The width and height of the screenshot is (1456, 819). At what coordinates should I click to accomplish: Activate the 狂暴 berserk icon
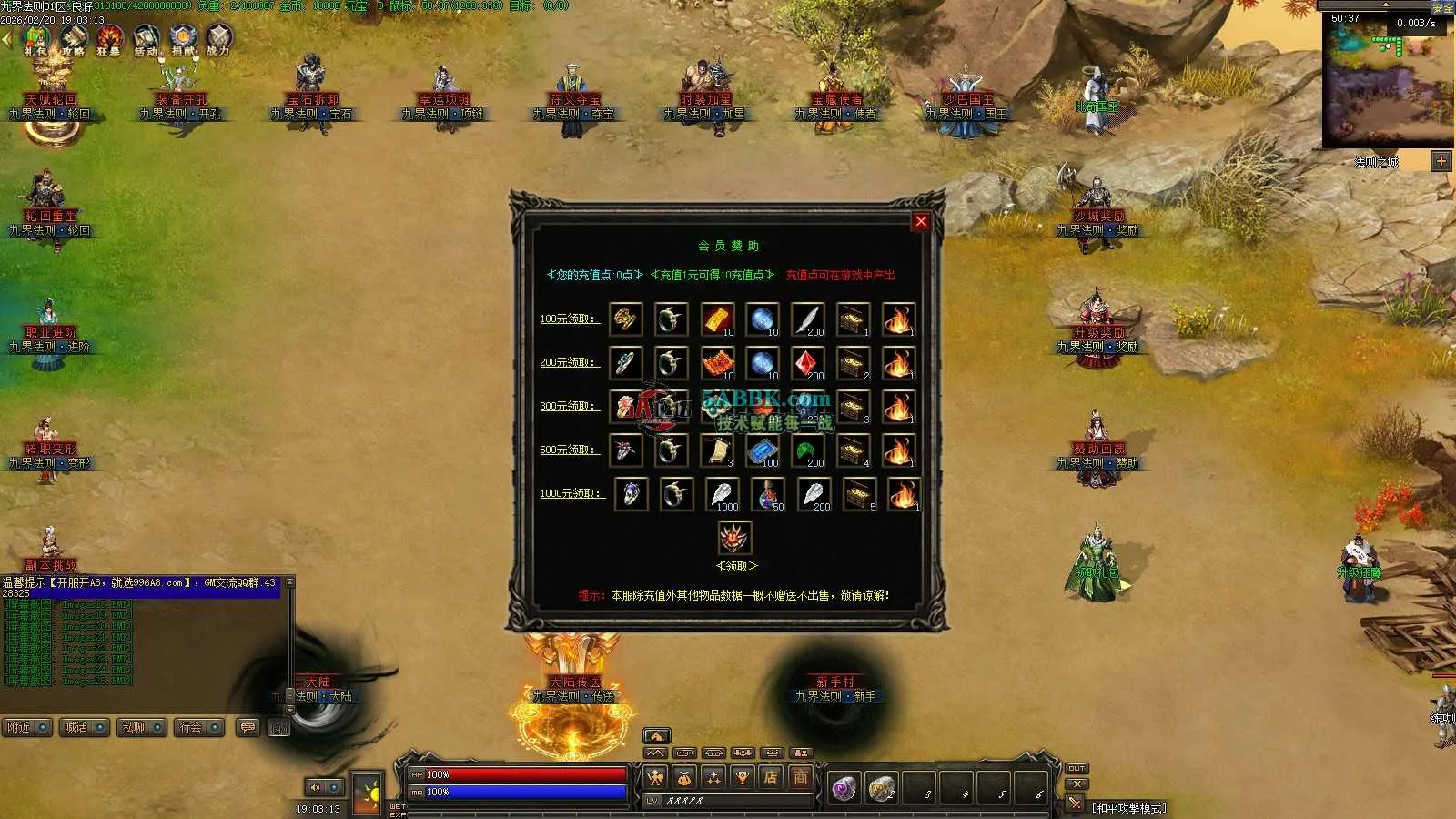109,39
